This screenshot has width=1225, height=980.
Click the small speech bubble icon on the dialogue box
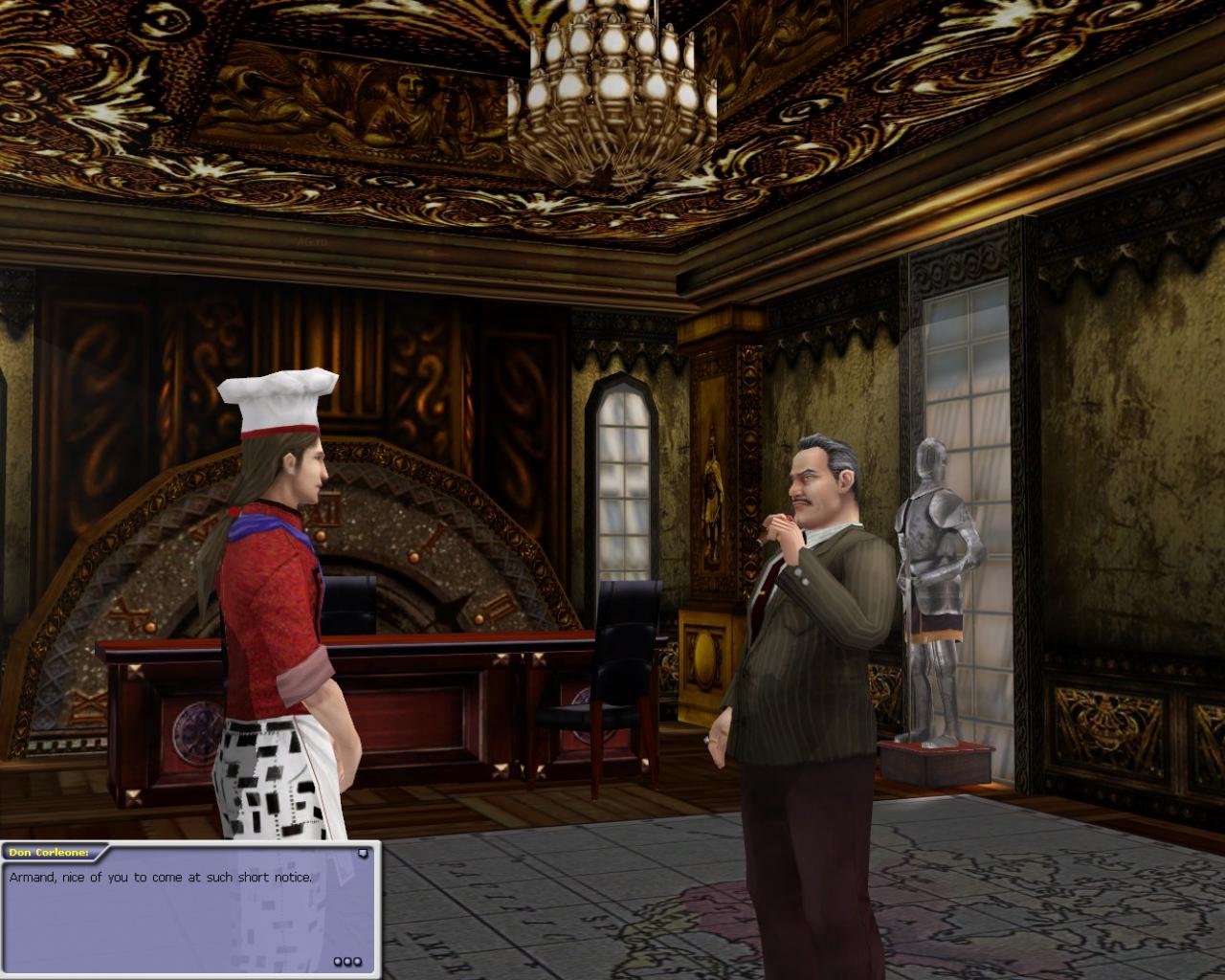click(363, 854)
